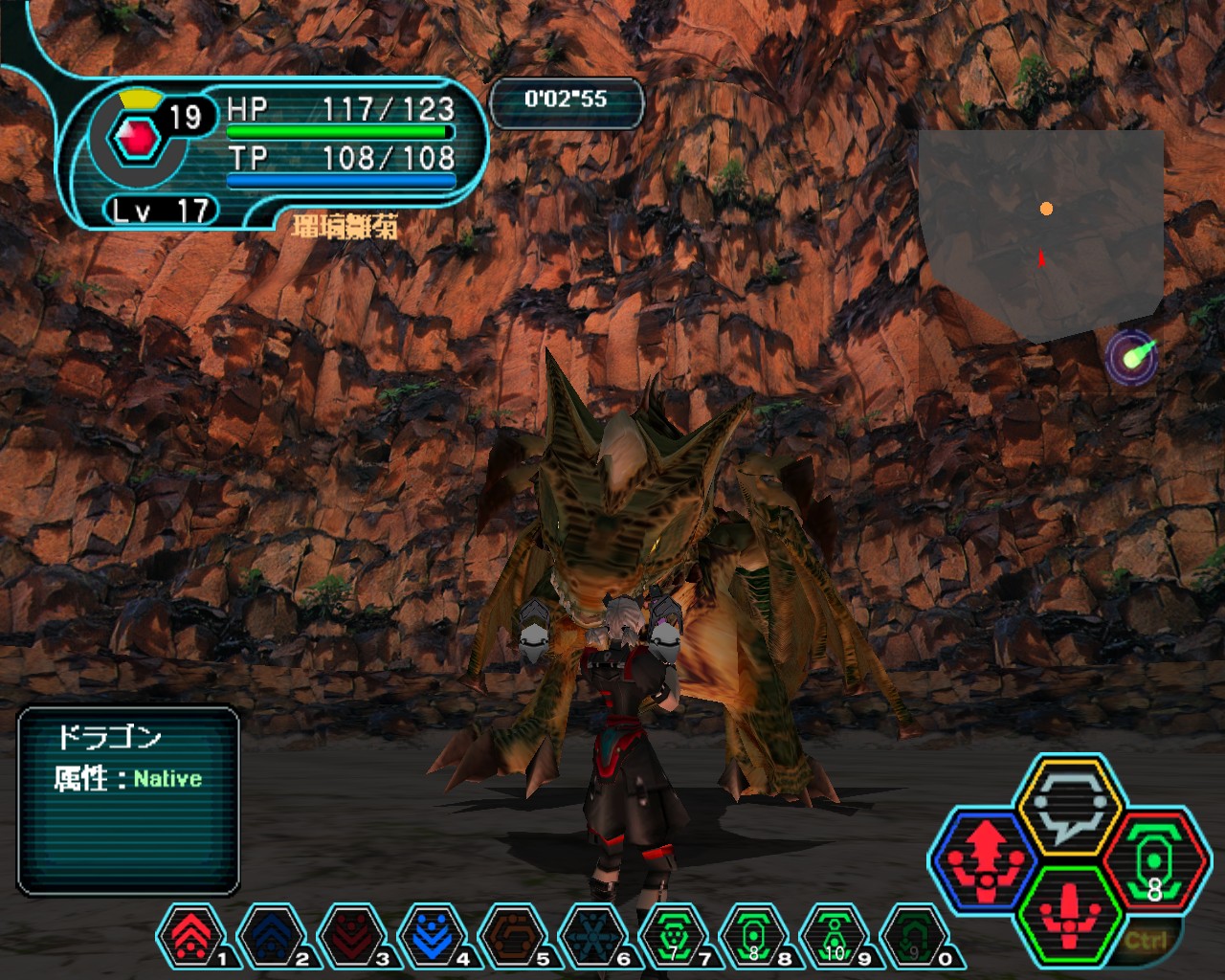
Task: Open the chat speech bubble hexagon
Action: click(1069, 805)
